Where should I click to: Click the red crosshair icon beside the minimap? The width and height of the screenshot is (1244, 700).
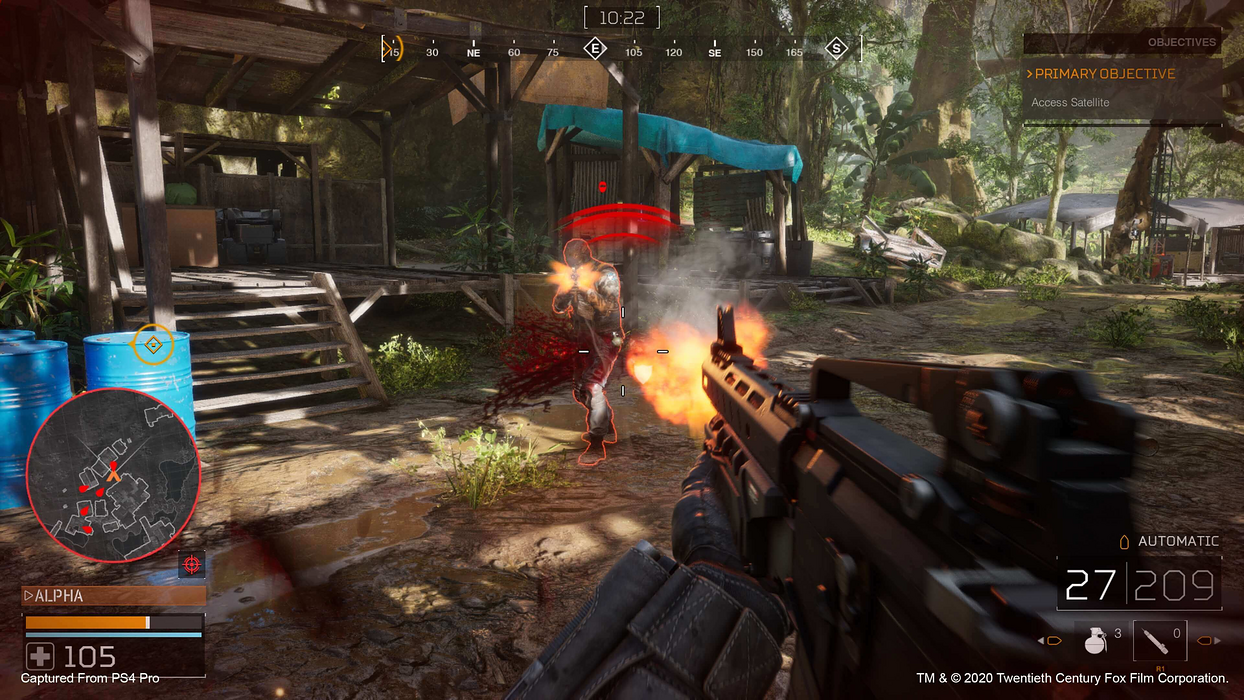[192, 563]
